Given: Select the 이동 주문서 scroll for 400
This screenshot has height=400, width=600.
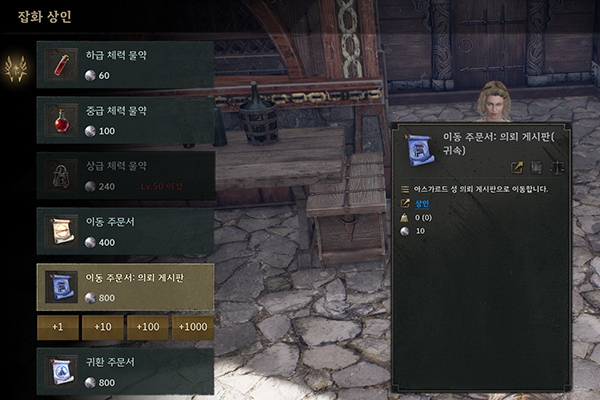Looking at the screenshot, I should pyautogui.click(x=125, y=231).
